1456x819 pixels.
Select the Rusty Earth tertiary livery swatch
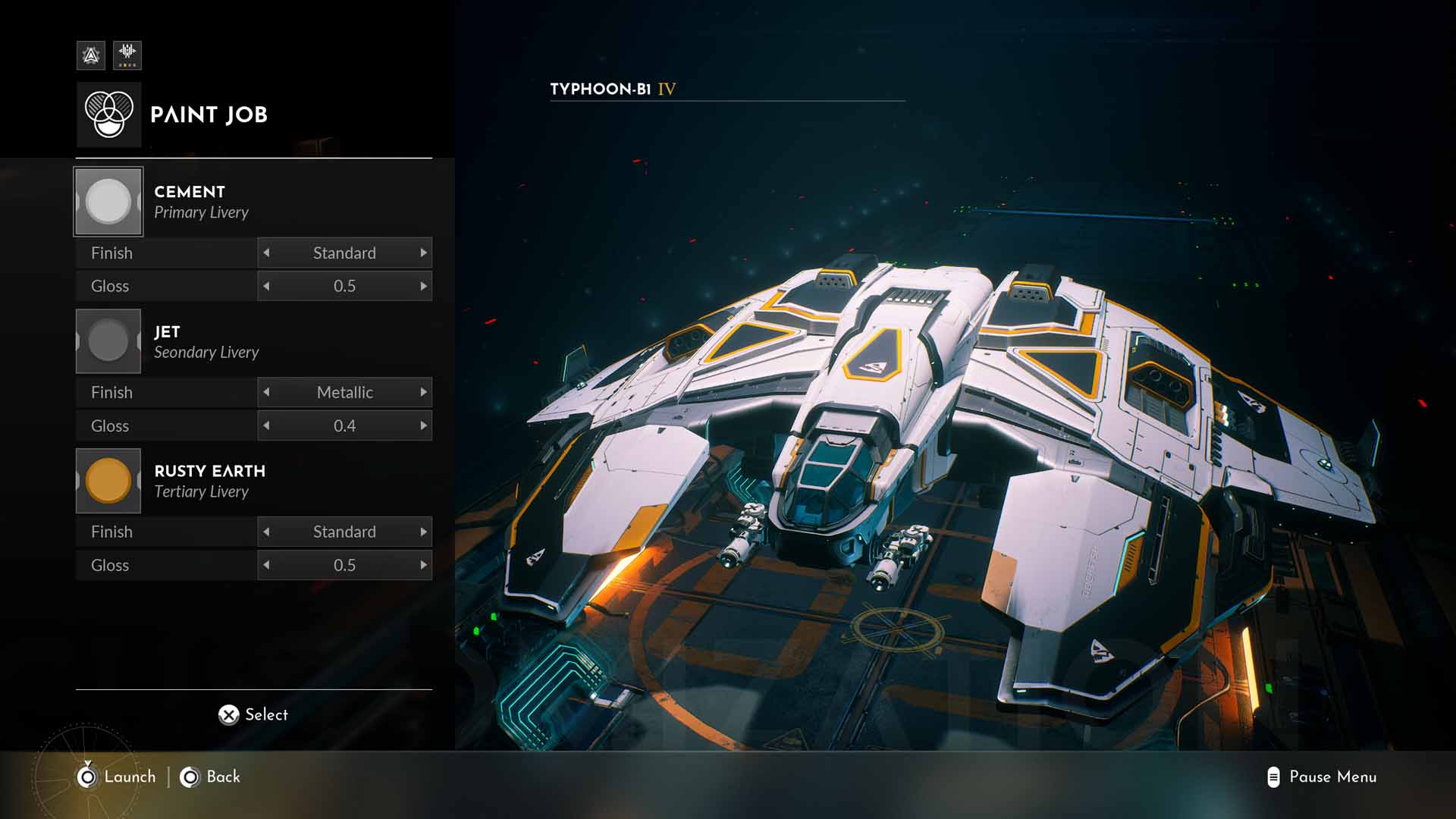click(x=108, y=480)
